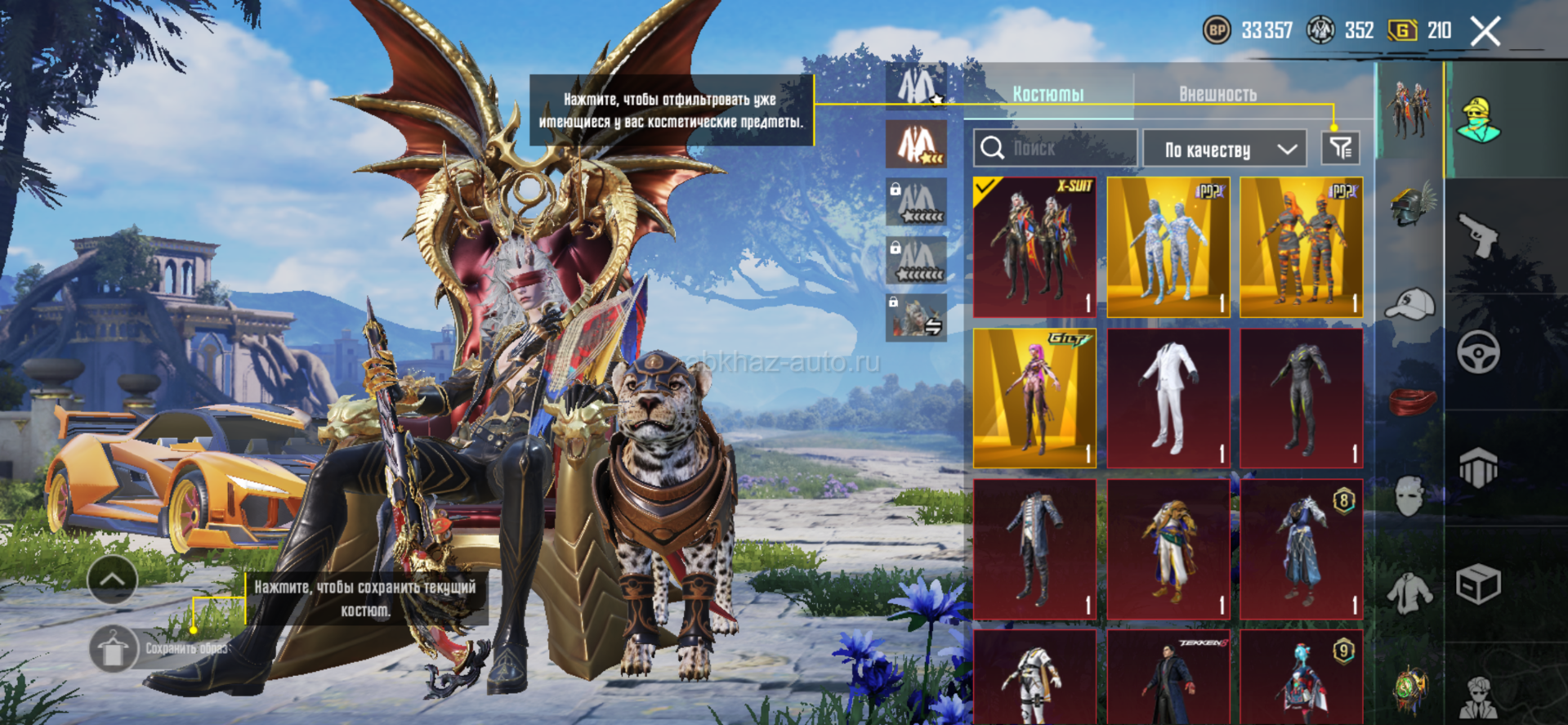
Task: Select the Костюмы tab
Action: [x=1048, y=94]
